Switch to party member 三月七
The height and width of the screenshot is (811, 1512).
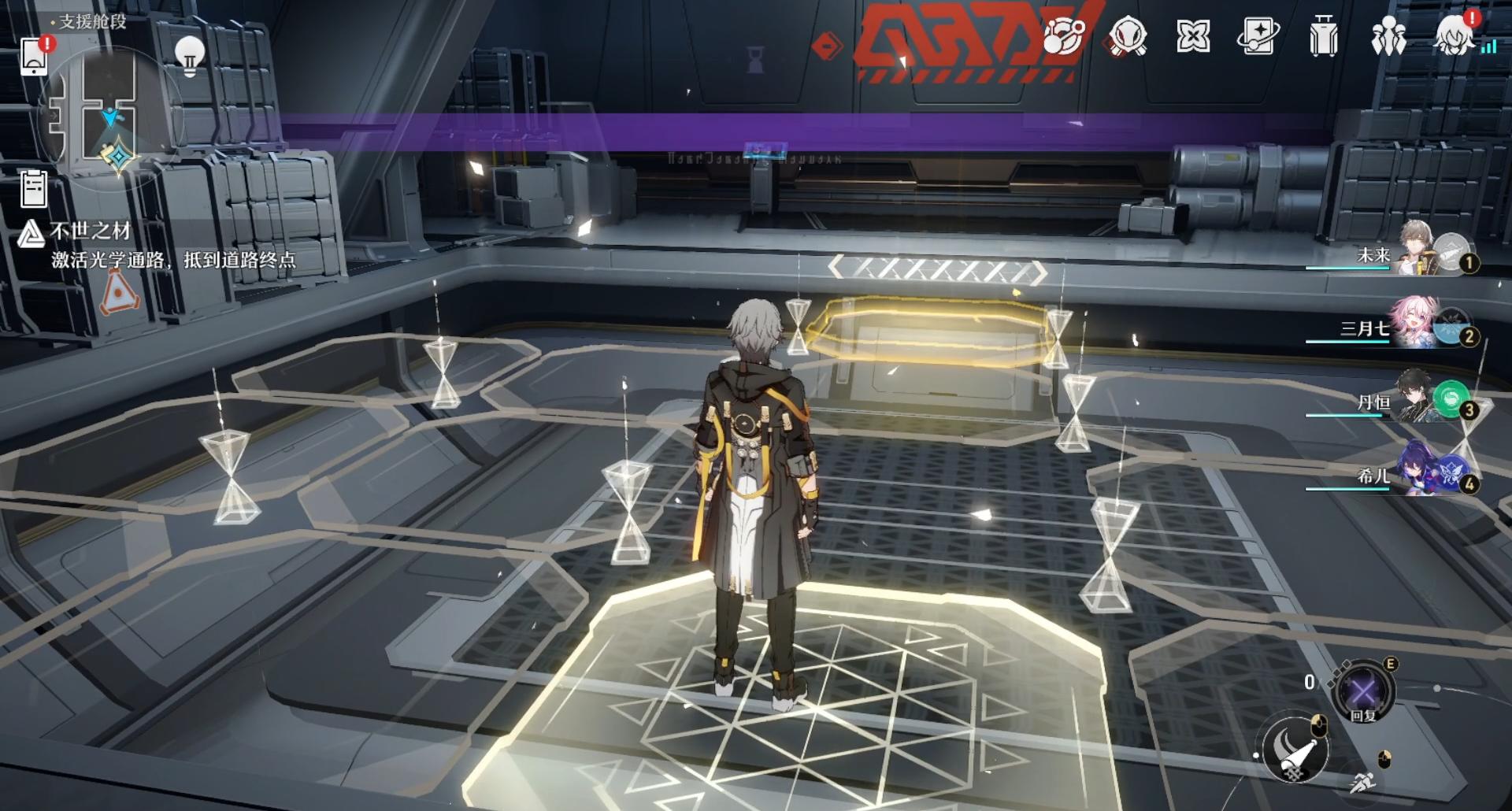(1417, 325)
